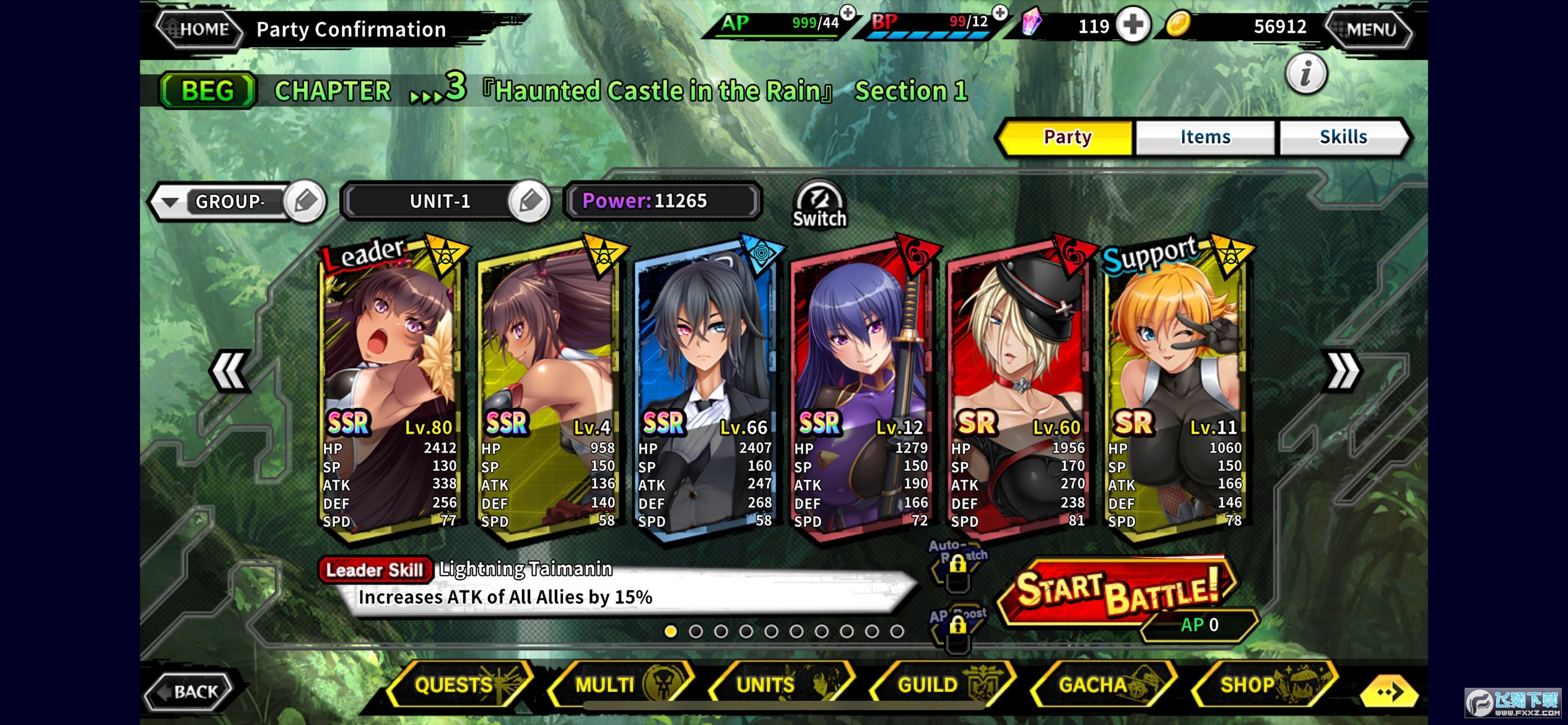The width and height of the screenshot is (1568, 725).
Task: Add more gems with the plus button
Action: 1133,26
